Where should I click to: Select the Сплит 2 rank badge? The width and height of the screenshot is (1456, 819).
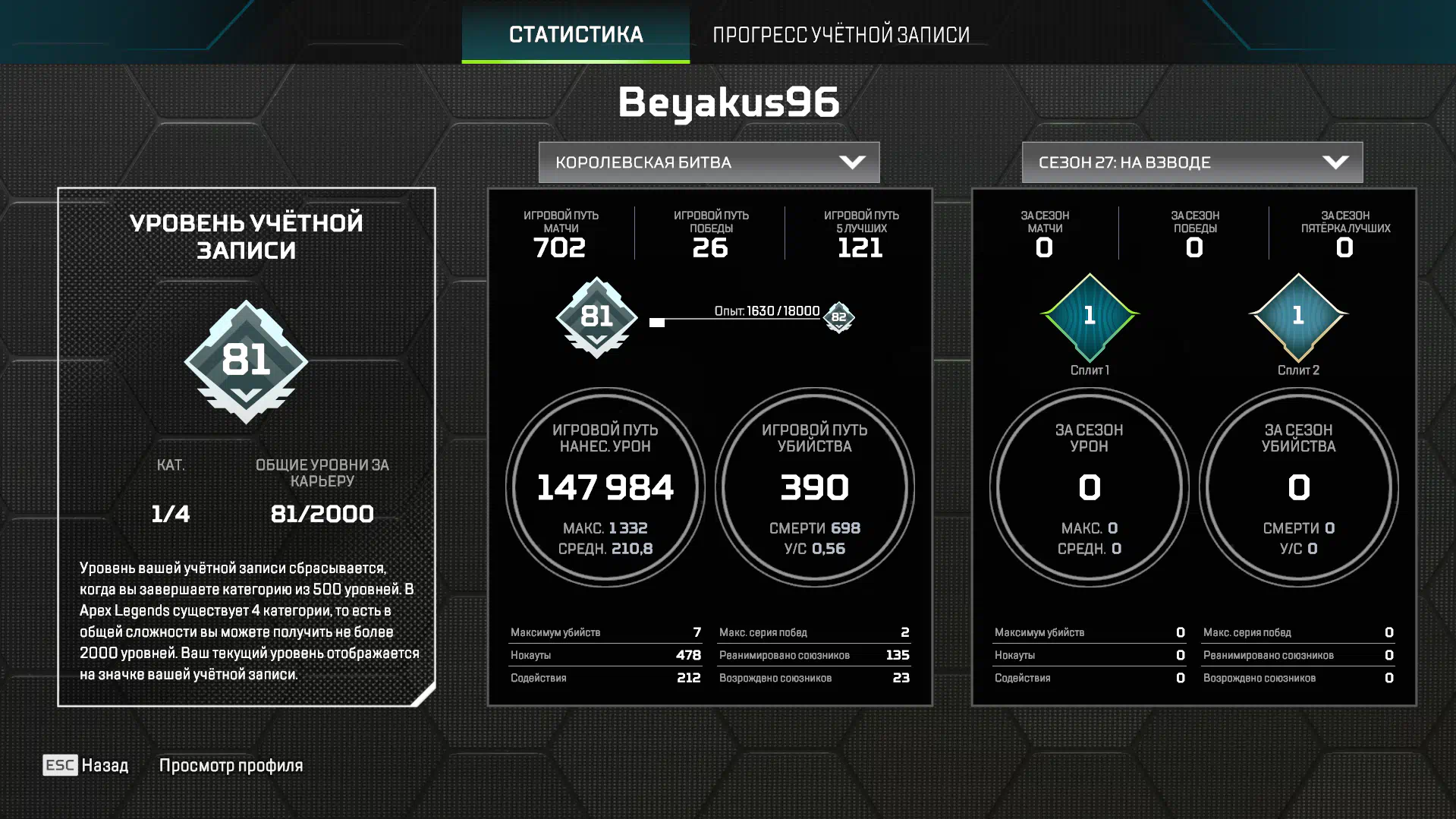pyautogui.click(x=1298, y=317)
